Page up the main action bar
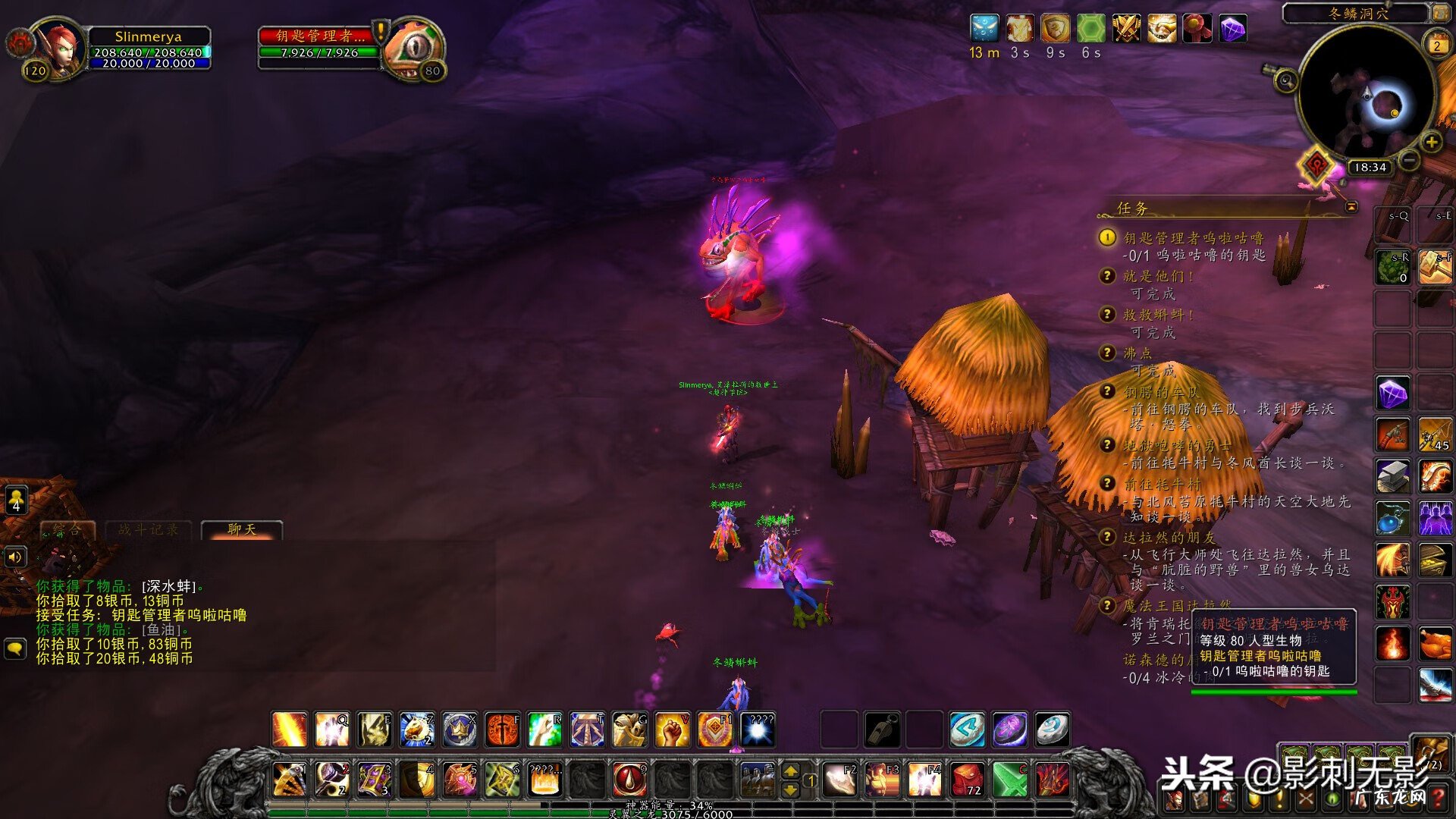 [x=790, y=771]
